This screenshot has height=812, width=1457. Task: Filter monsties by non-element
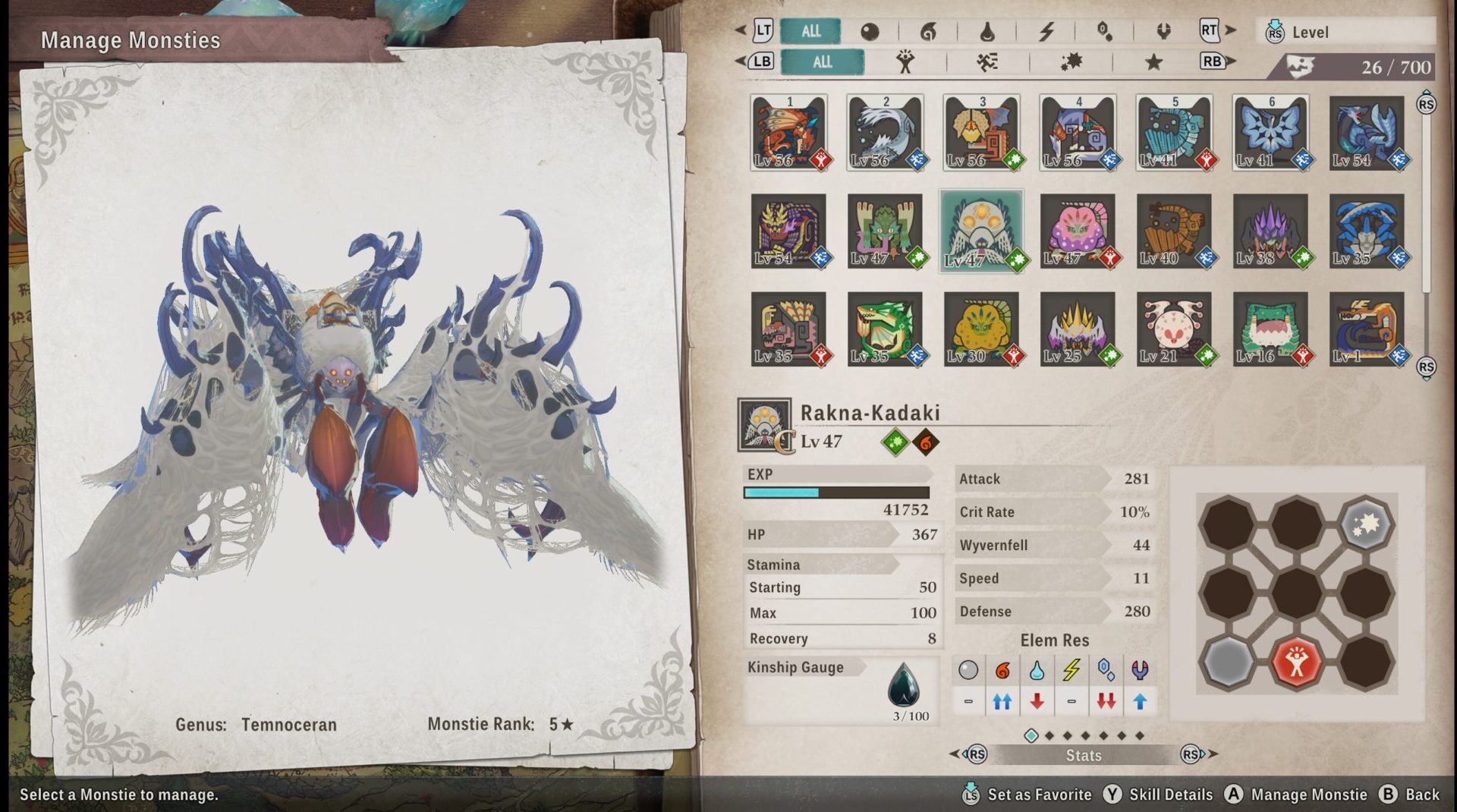(870, 32)
